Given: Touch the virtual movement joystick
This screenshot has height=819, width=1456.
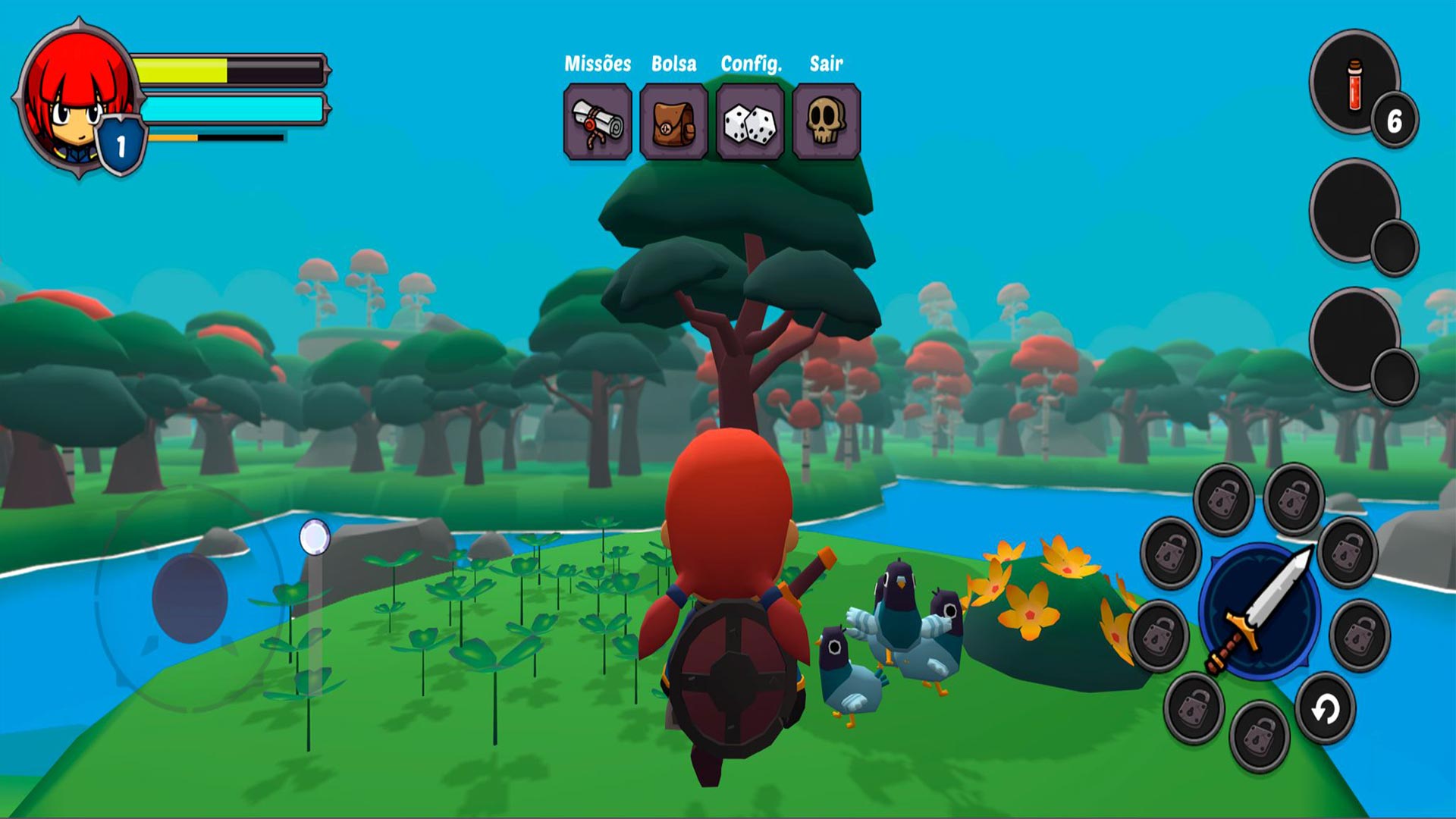Looking at the screenshot, I should (x=190, y=598).
